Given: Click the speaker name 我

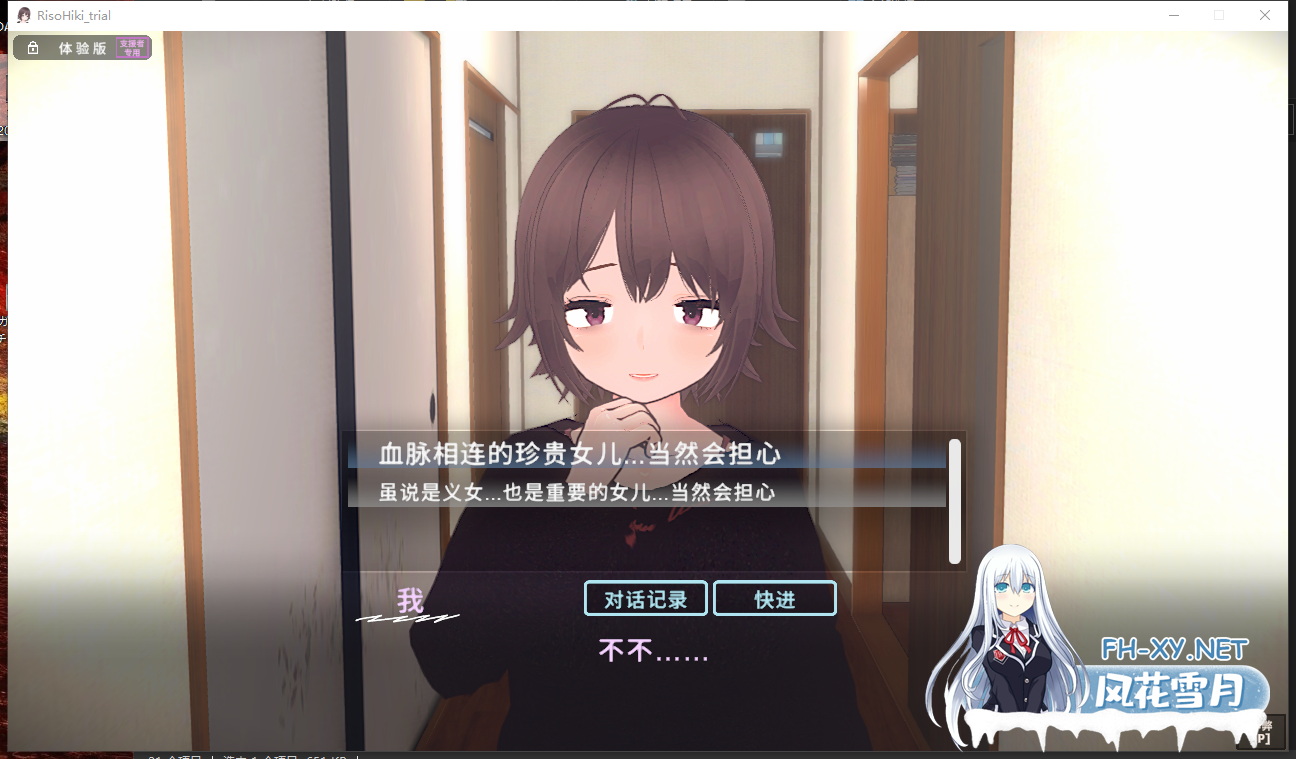Looking at the screenshot, I should point(408,600).
